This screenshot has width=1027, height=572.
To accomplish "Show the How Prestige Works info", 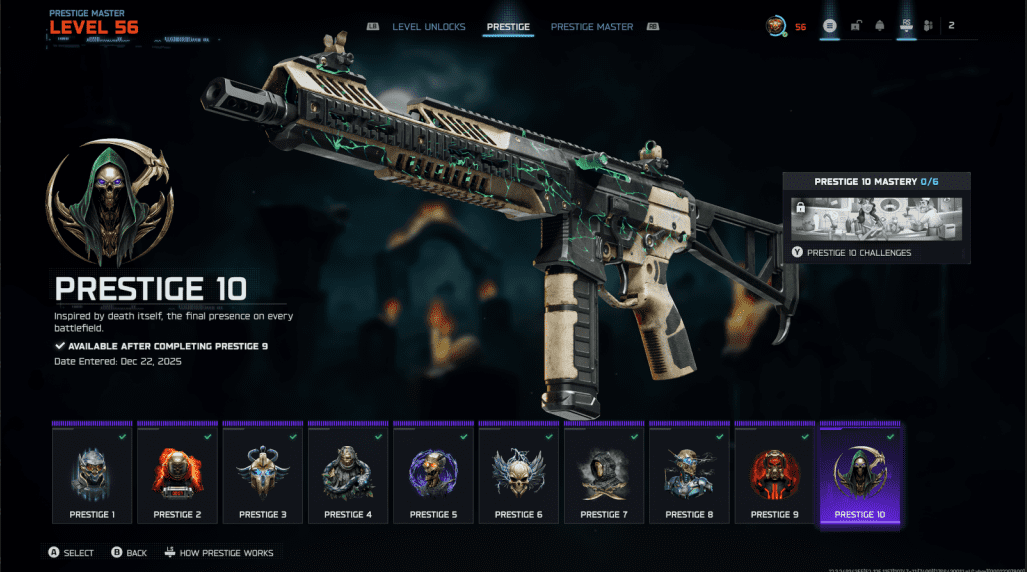I will 218,553.
